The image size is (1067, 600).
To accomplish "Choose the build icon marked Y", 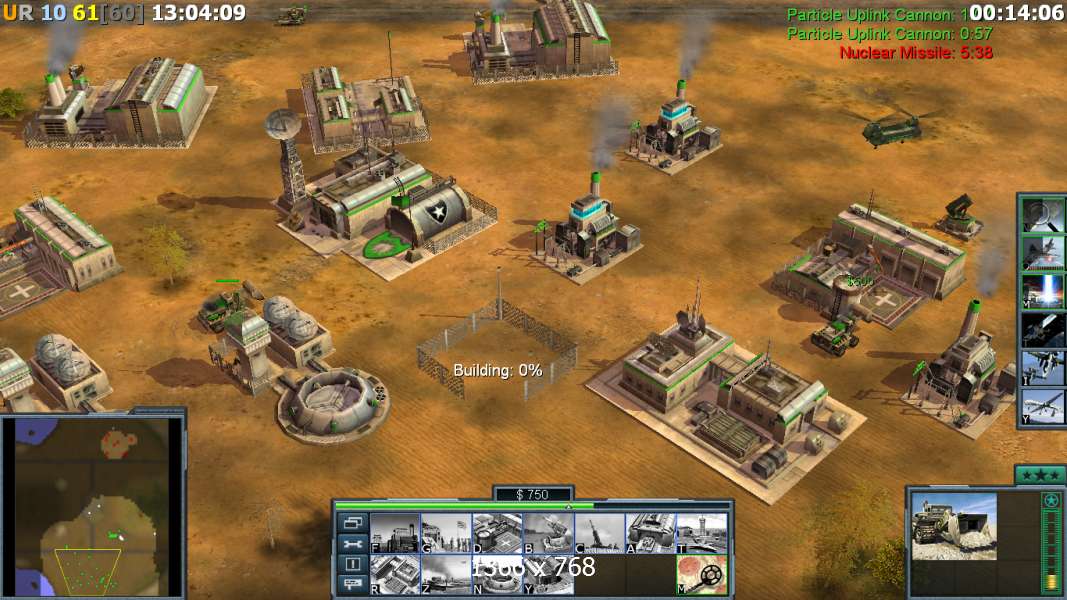I will [x=548, y=574].
